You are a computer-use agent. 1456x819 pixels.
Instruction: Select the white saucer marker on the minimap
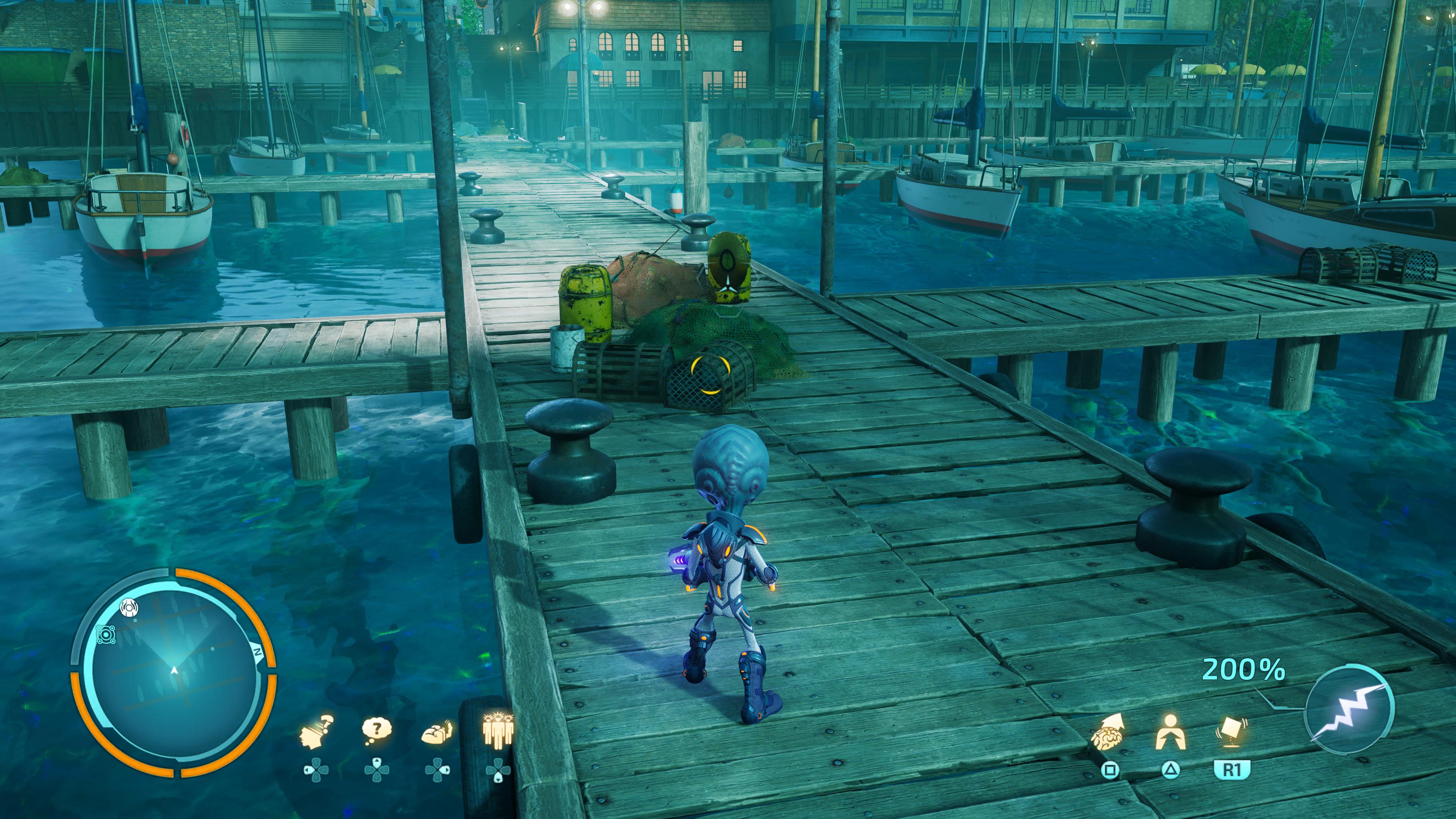129,608
